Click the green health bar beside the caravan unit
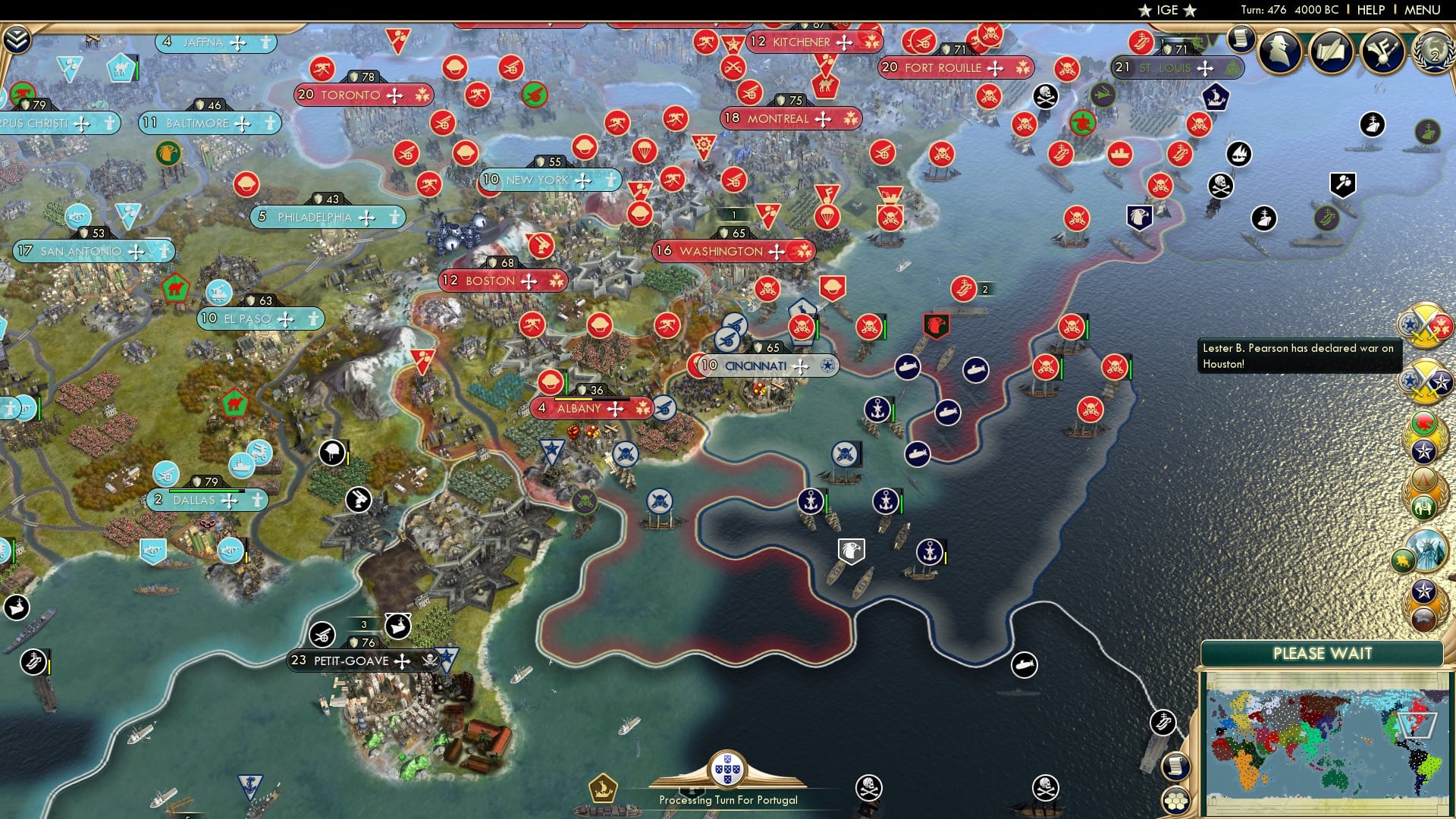The width and height of the screenshot is (1456, 819). tap(137, 68)
